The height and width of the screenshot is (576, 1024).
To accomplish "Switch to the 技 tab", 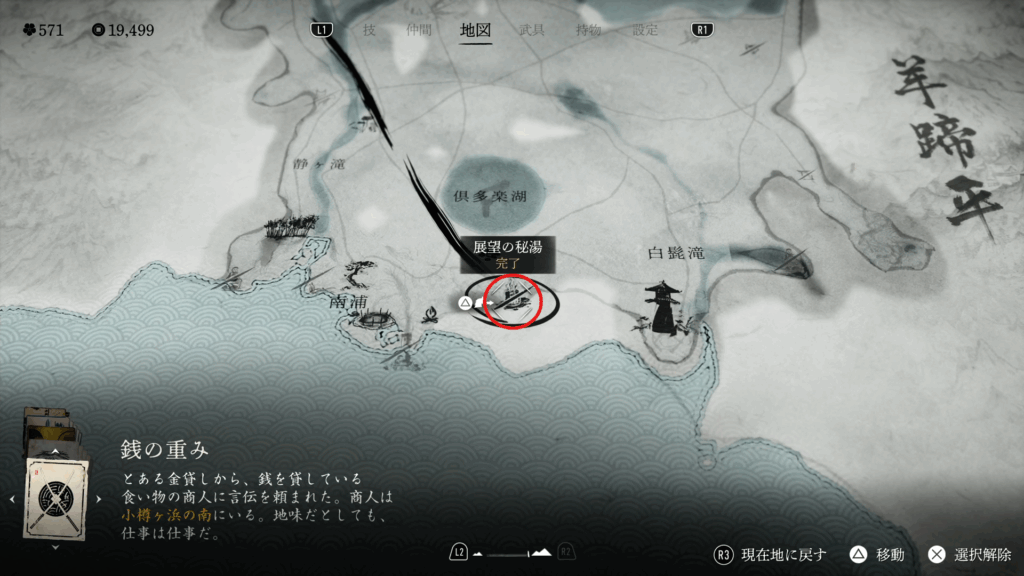I will coord(369,30).
